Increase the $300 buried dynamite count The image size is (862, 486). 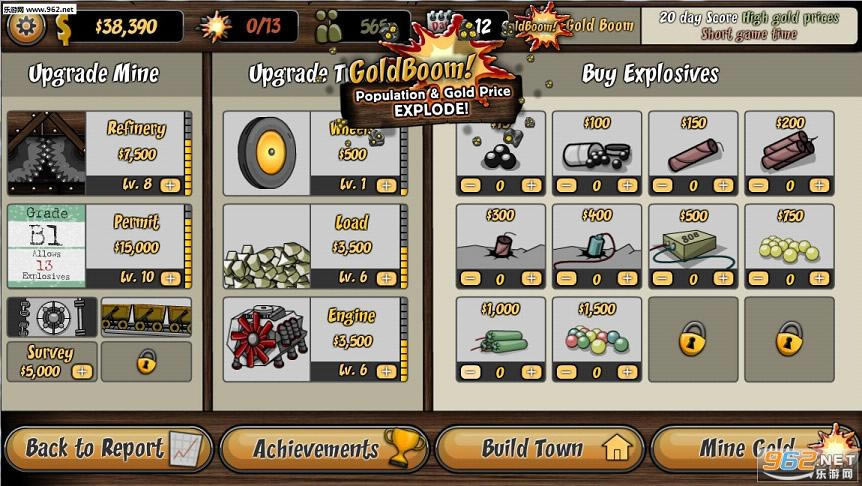532,279
